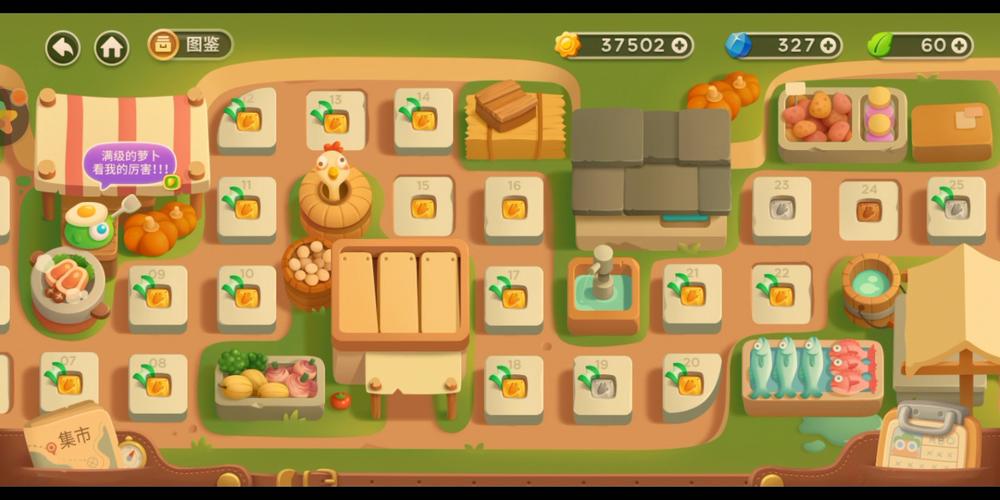Return to the home screen
This screenshot has height=500, width=1000.
[x=111, y=47]
